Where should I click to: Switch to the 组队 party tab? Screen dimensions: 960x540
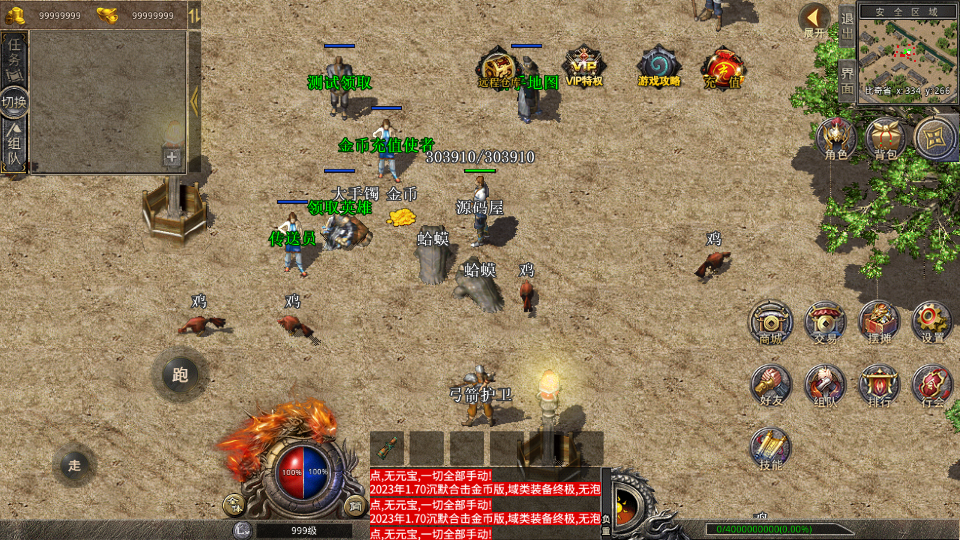click(14, 147)
